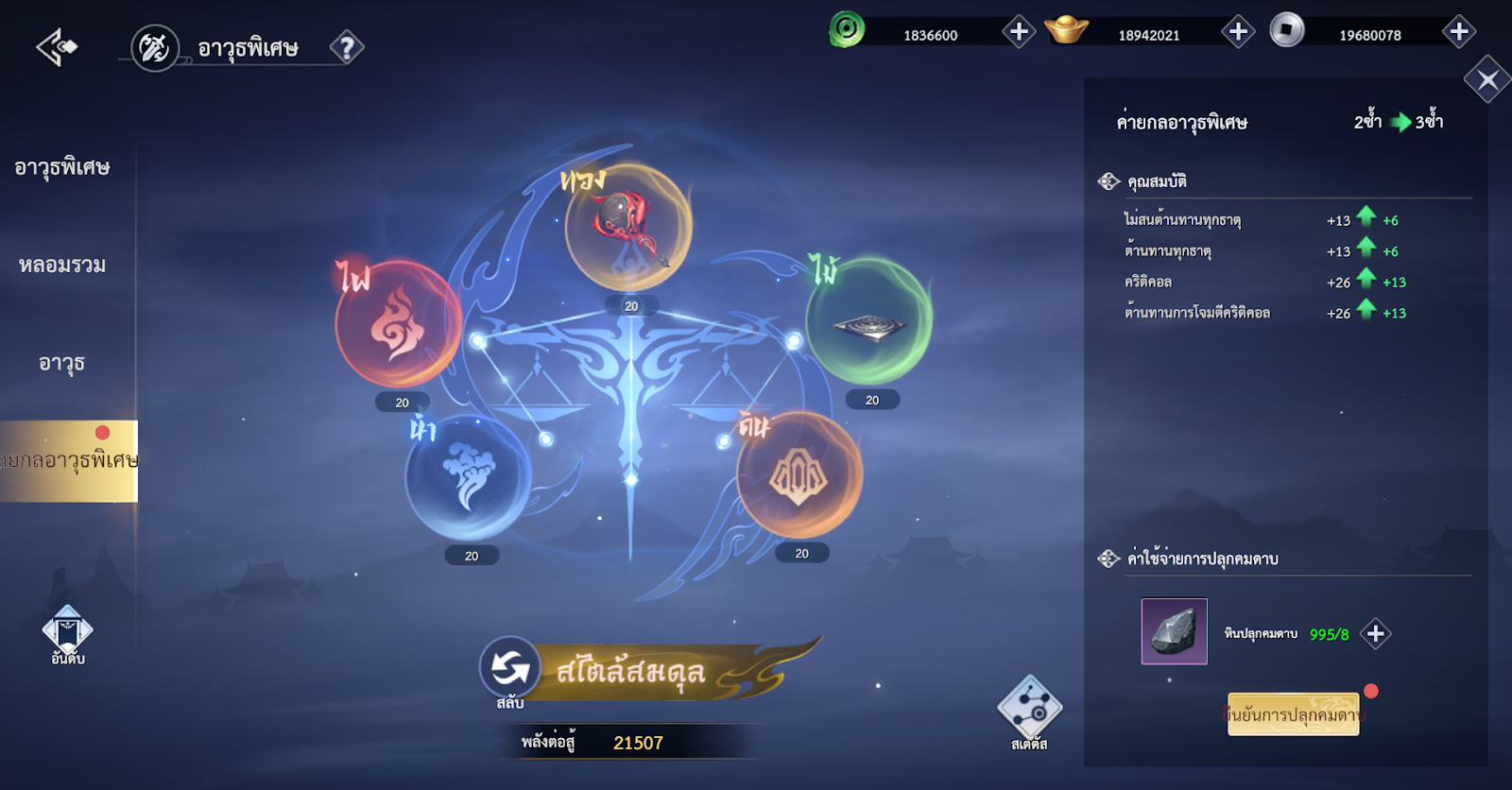Viewport: 1512px width, 790px height.
Task: Switch to the อาวุธพิเศษ tab
Action: click(x=62, y=168)
